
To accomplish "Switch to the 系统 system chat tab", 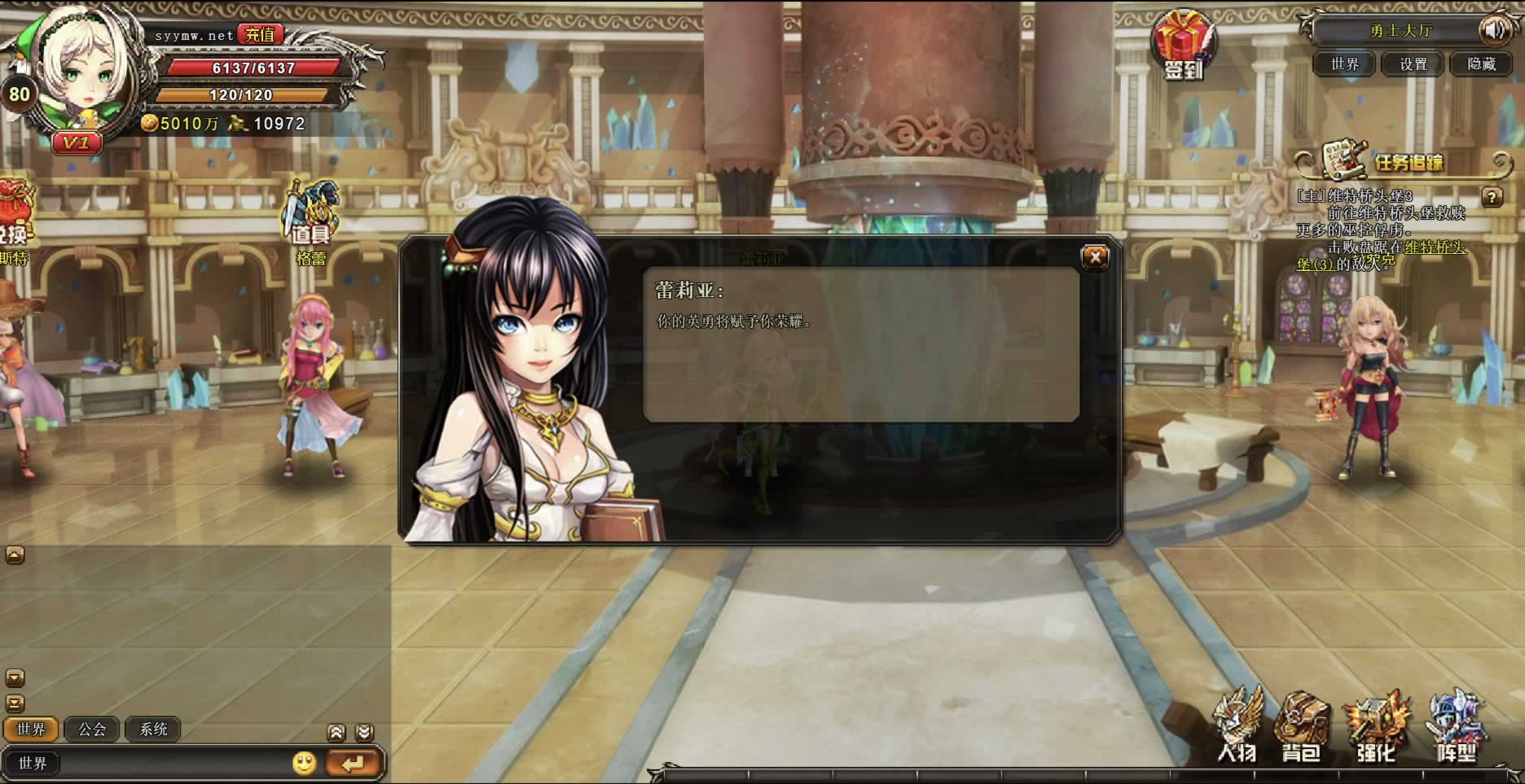I will [x=153, y=729].
